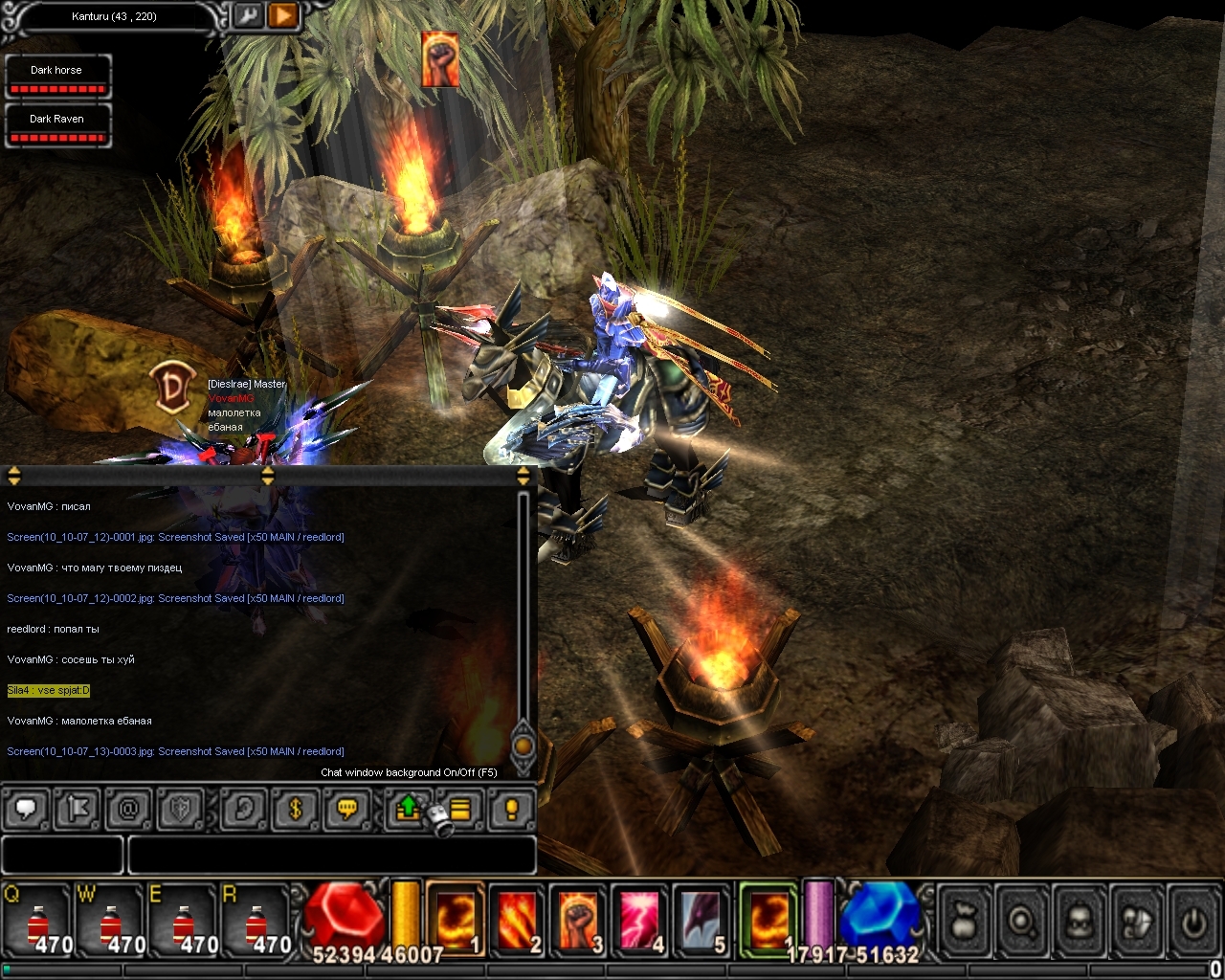
Task: Activate the raven skill in slot 5
Action: (701, 921)
